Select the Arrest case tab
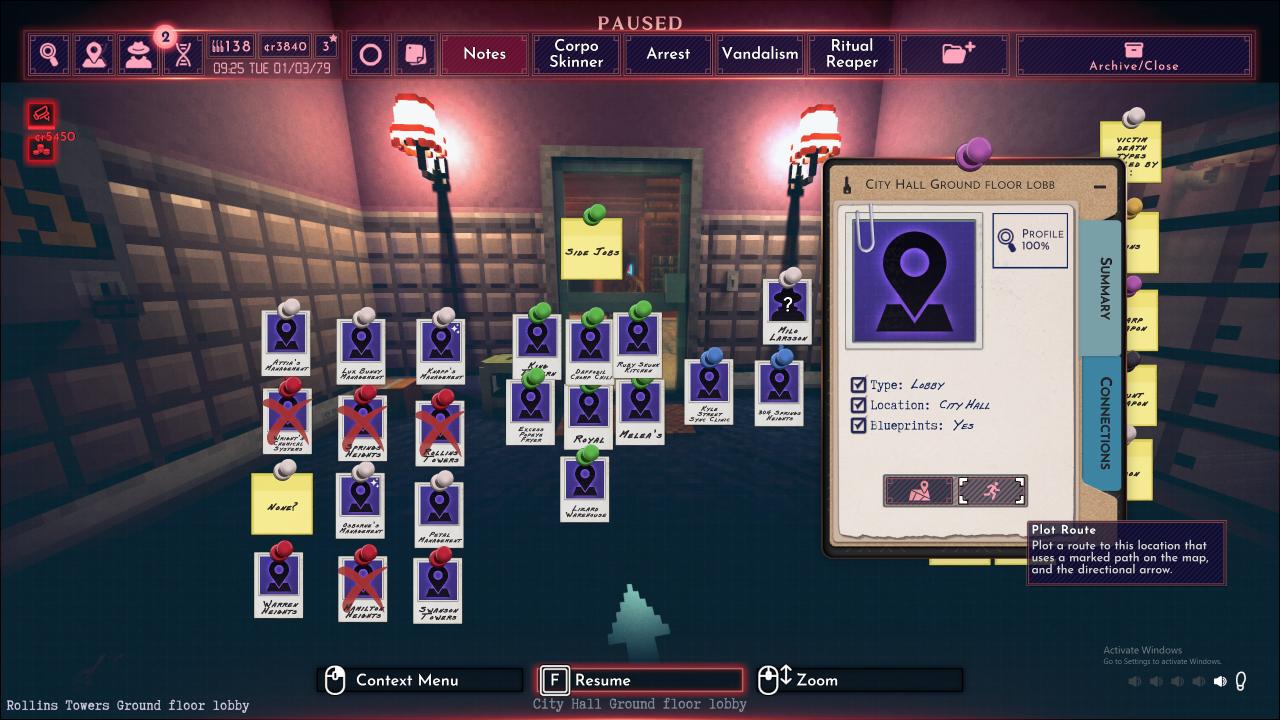1280x720 pixels. (668, 54)
